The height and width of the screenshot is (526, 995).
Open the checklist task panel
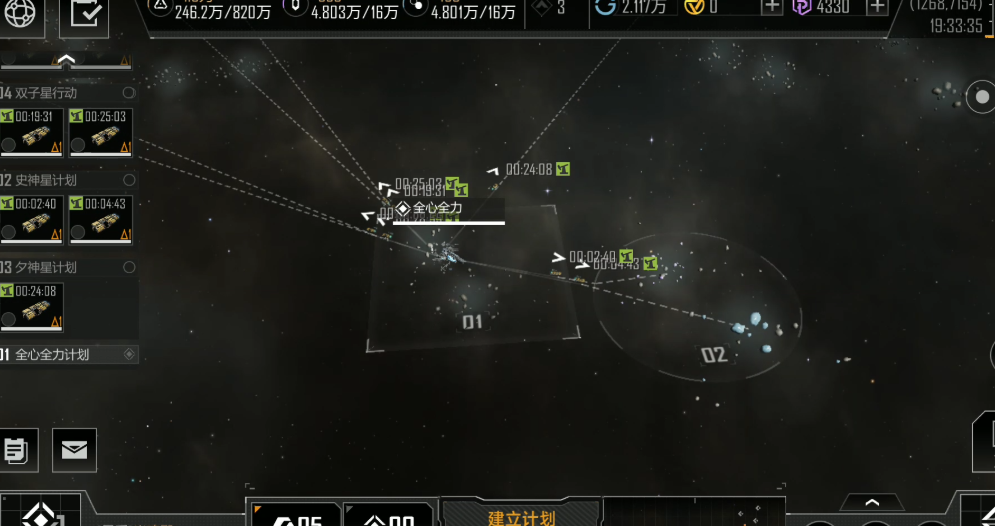(84, 13)
